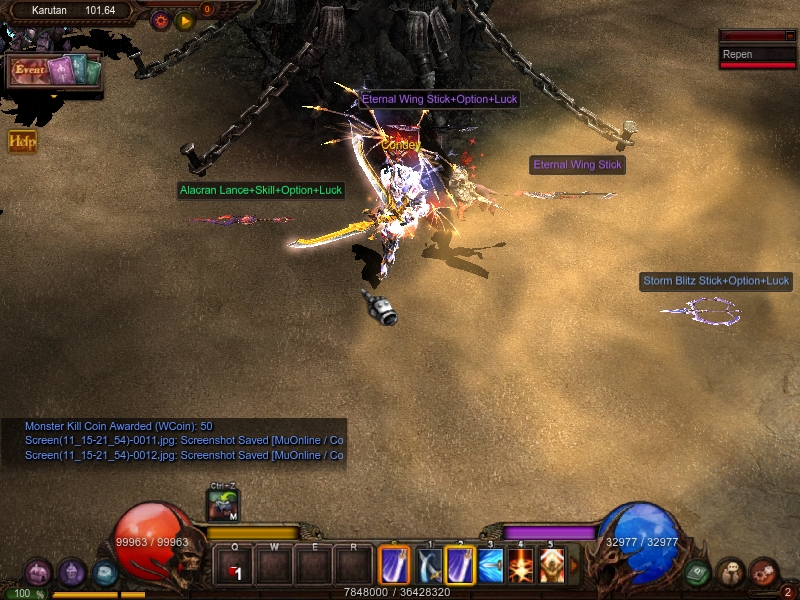
Task: Select the Eternal Wing Stick+Option+Luck item label
Action: click(x=440, y=99)
